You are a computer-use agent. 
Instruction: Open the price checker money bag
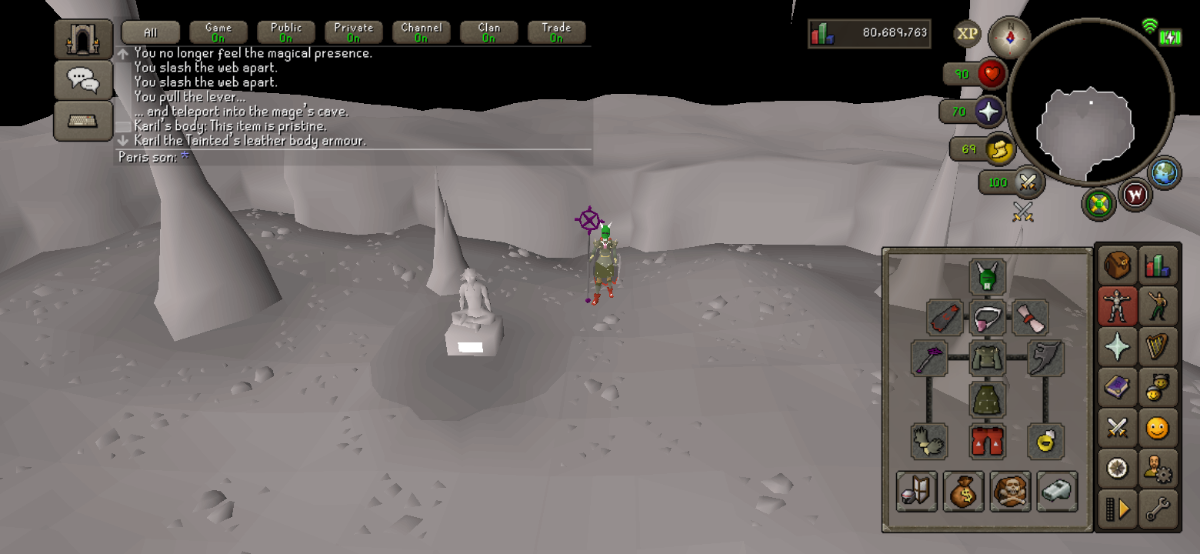pyautogui.click(x=964, y=491)
